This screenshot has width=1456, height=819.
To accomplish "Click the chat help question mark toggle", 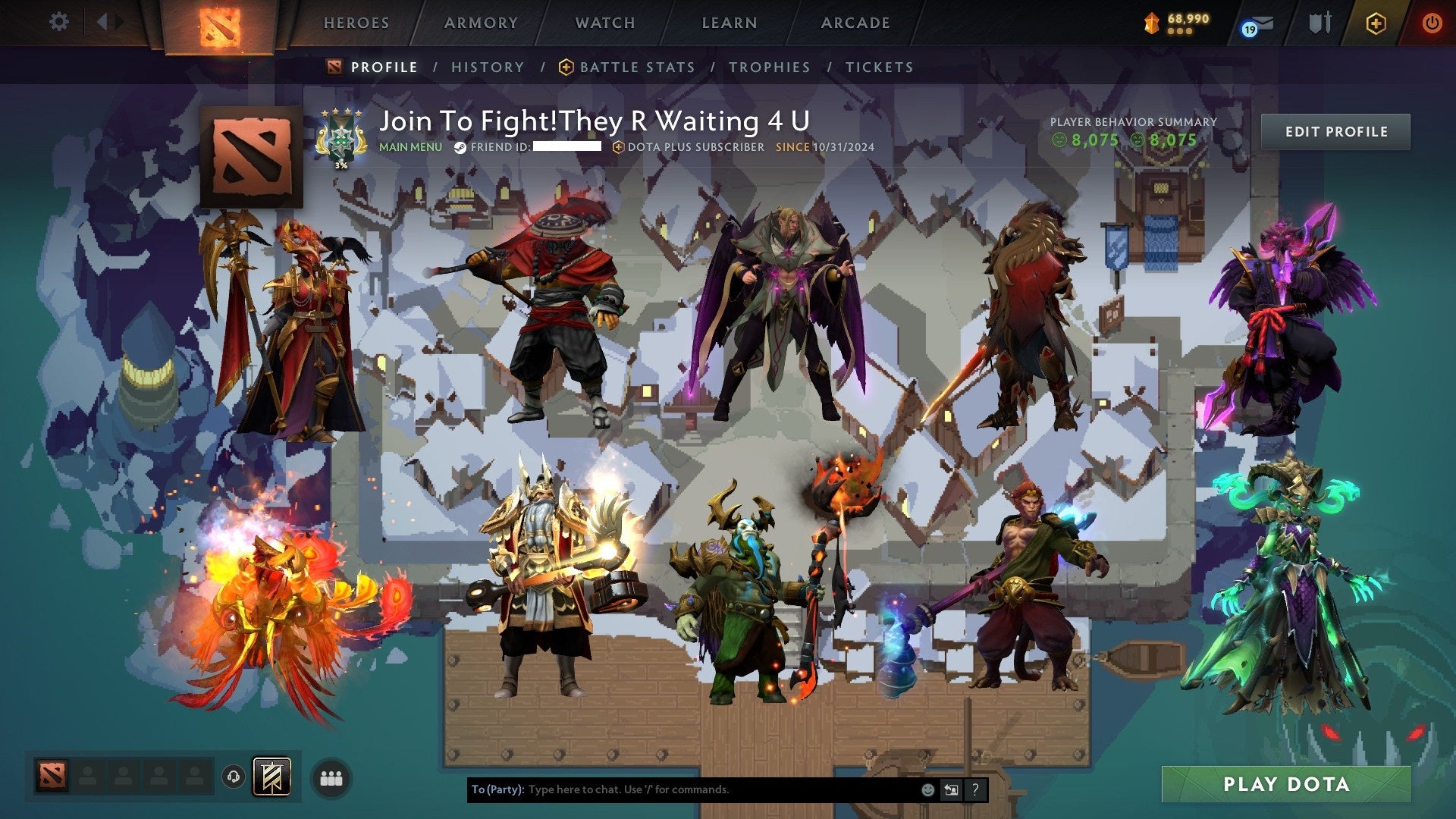I will coord(975,790).
